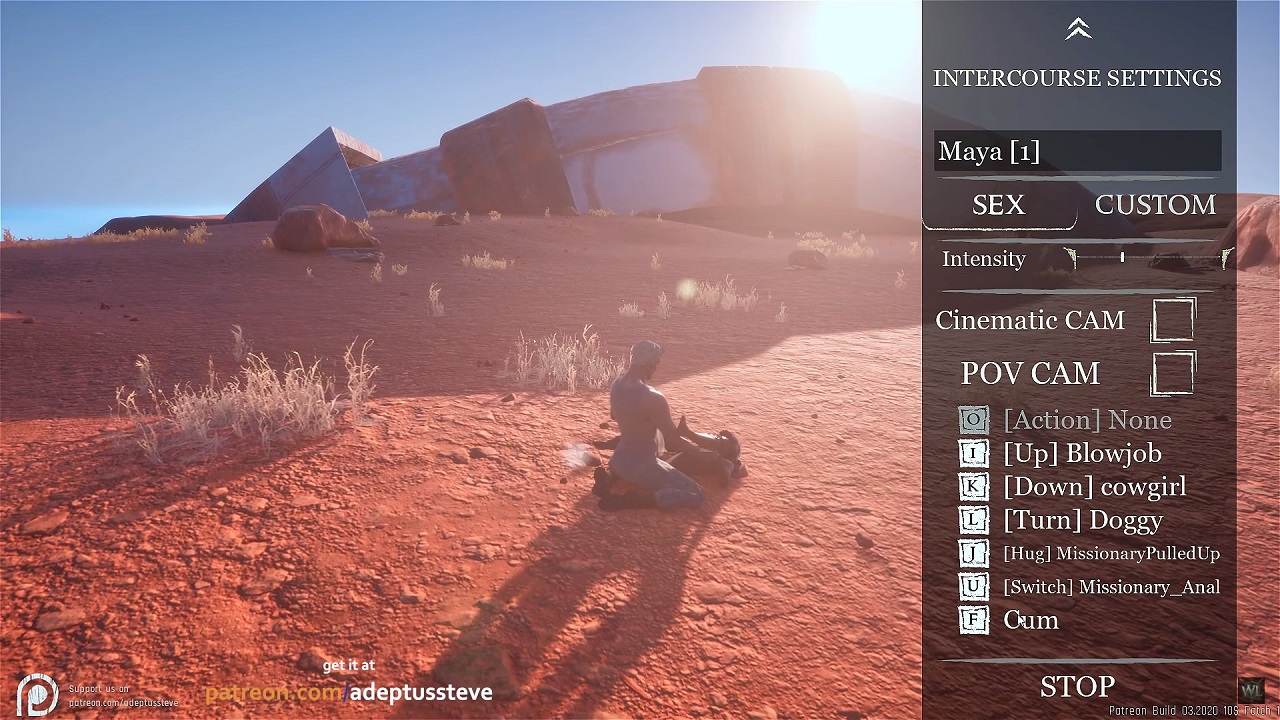Select the [Turn] menu option
Image resolution: width=1280 pixels, height=720 pixels.
(1082, 520)
